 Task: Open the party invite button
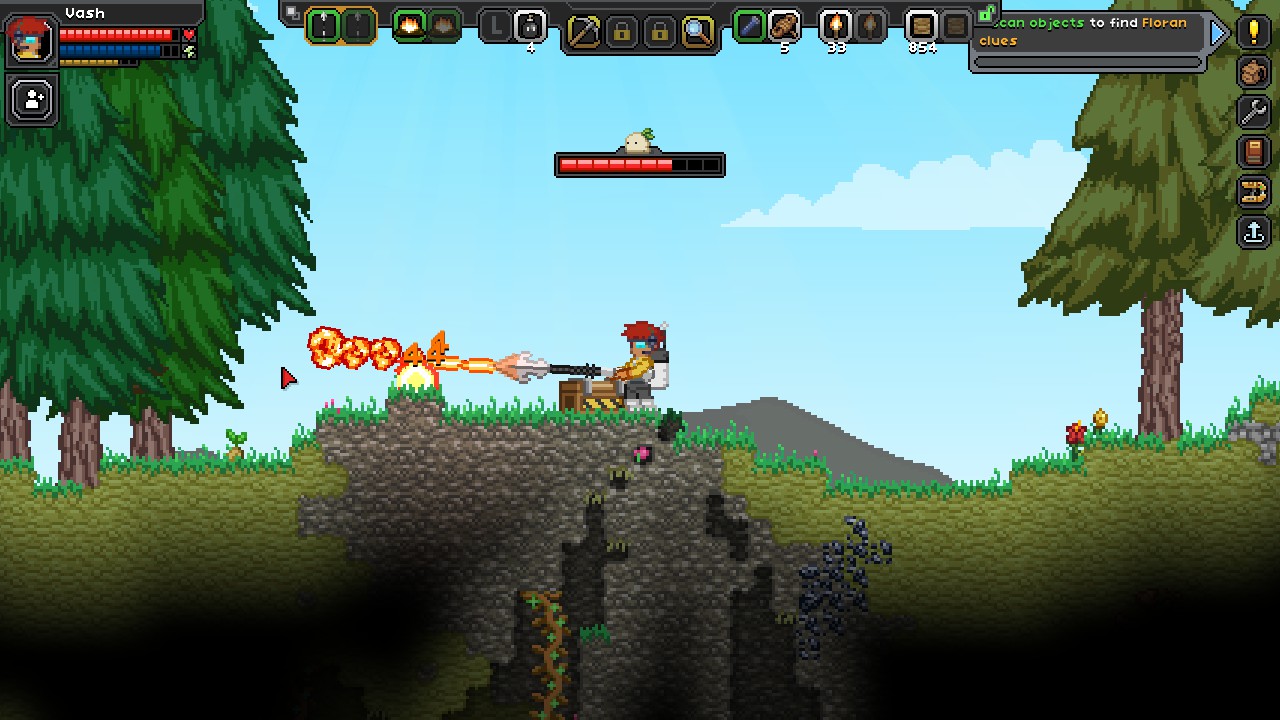[33, 100]
